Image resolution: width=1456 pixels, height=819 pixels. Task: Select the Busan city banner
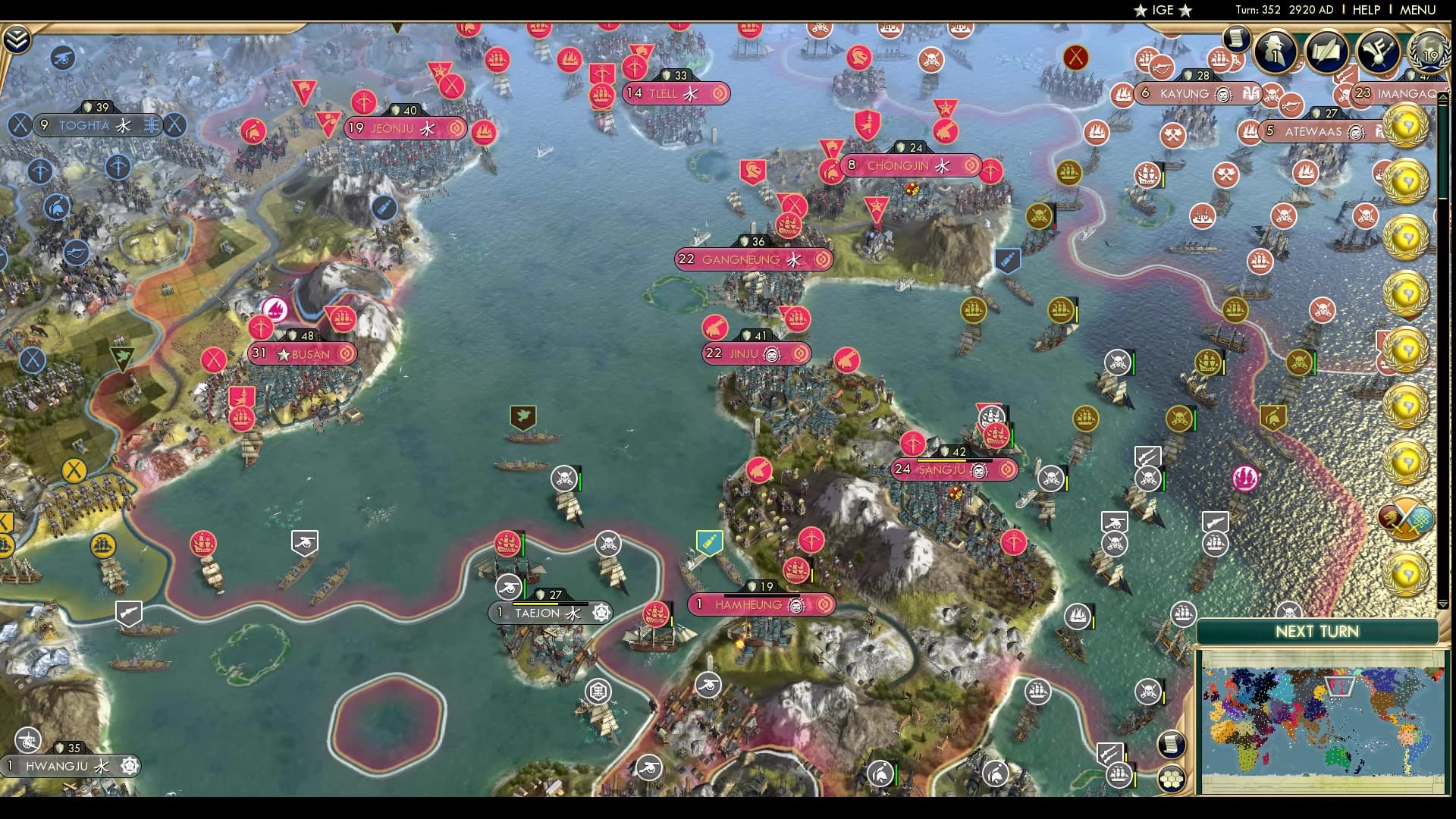pyautogui.click(x=303, y=353)
